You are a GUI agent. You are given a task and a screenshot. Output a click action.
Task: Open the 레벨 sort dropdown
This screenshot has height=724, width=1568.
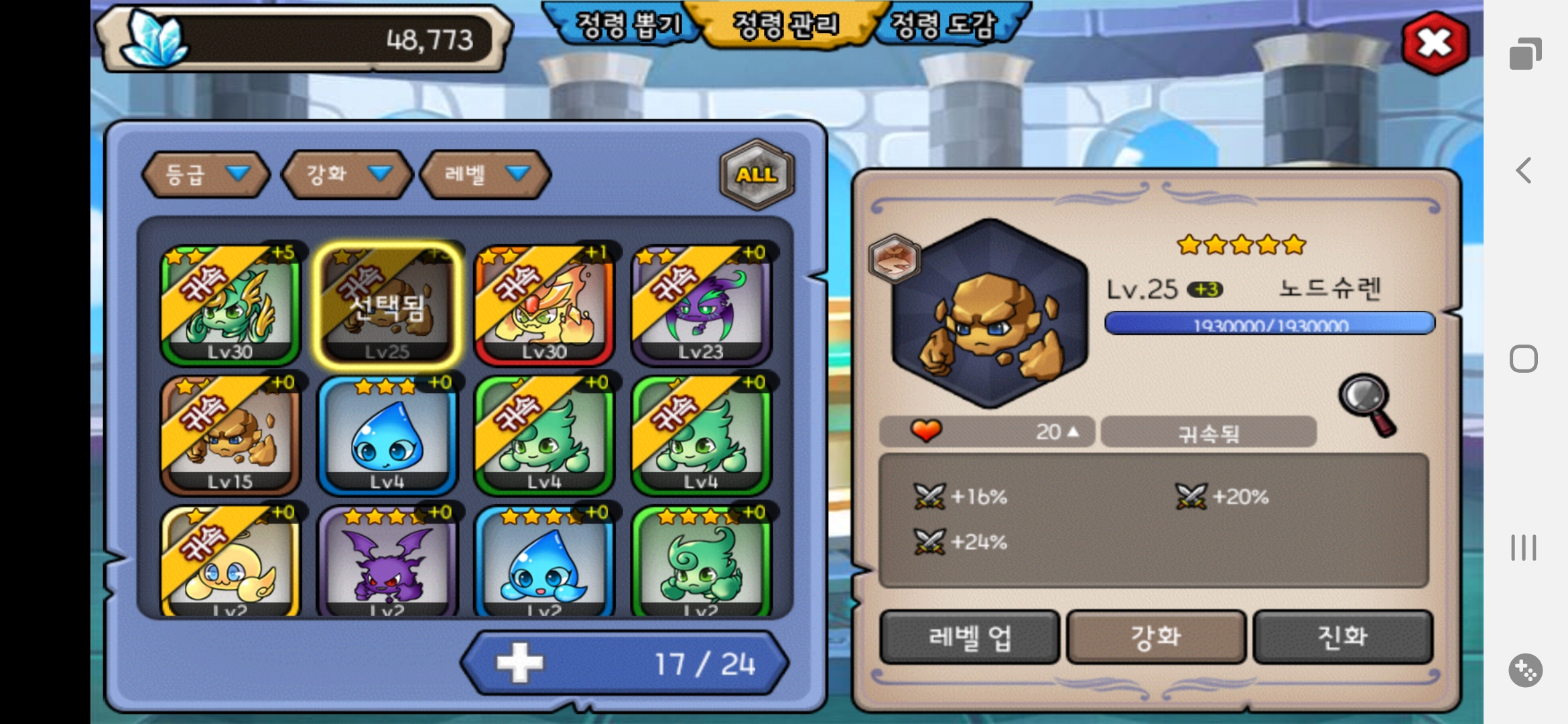point(485,174)
